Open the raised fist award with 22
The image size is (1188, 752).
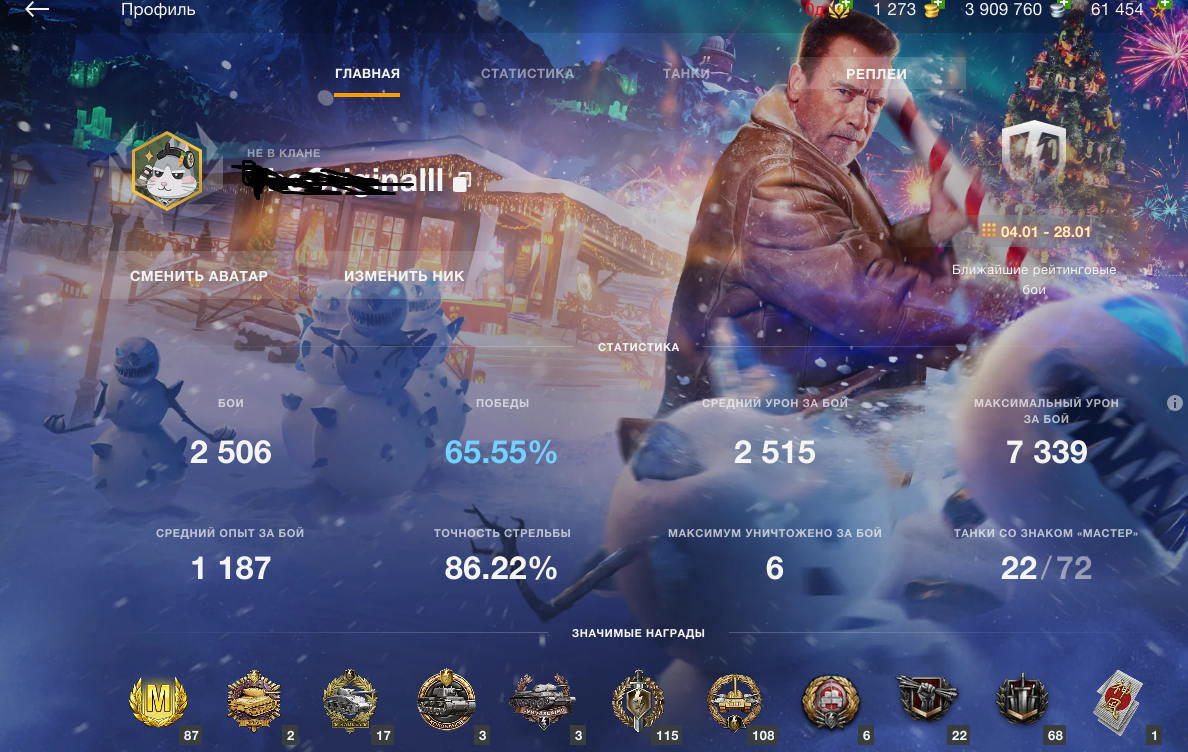(x=927, y=700)
